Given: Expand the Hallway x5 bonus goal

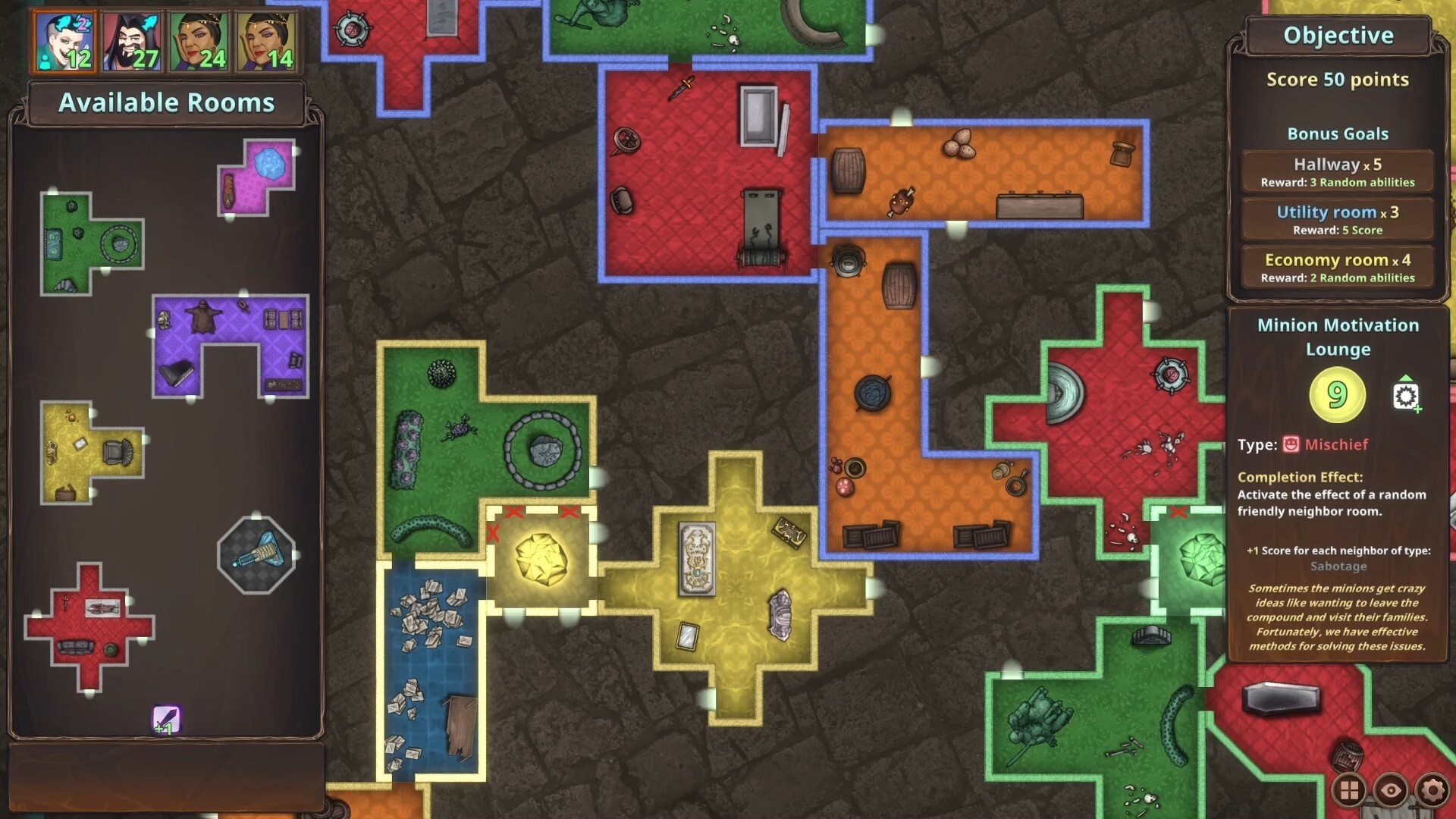Looking at the screenshot, I should pos(1337,171).
